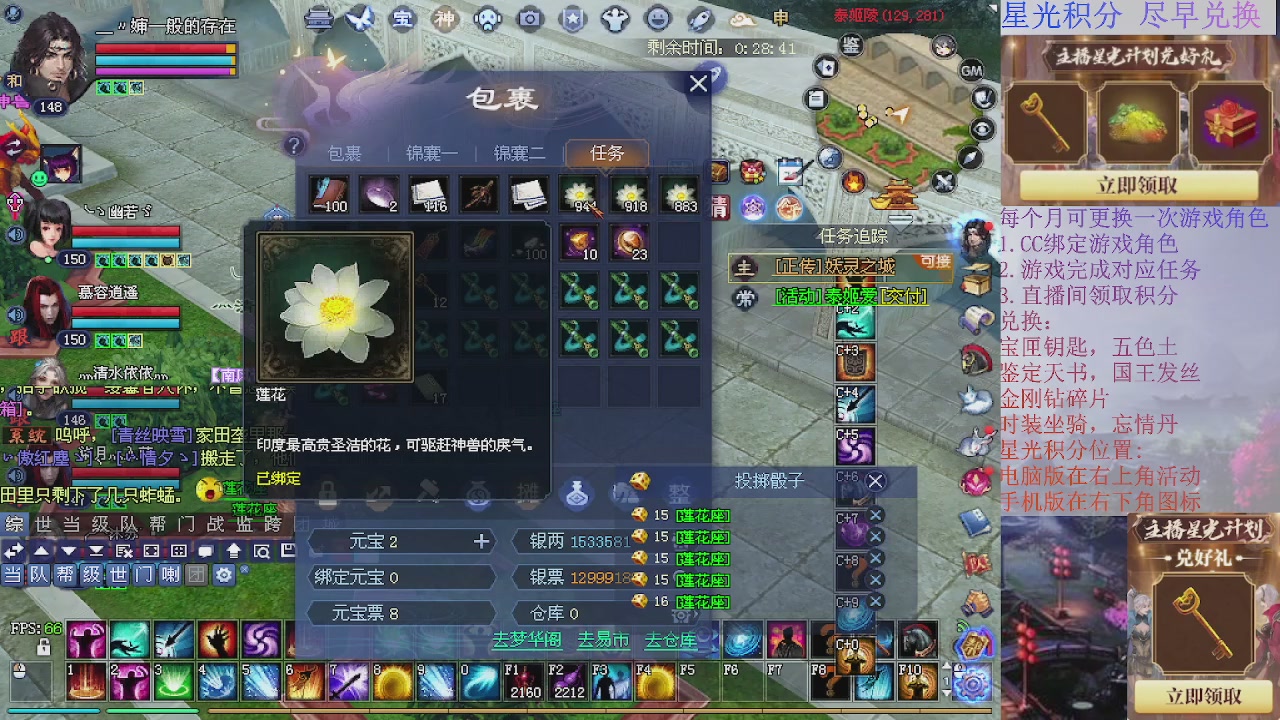This screenshot has height=720, width=1280.
Task: Click the plus stepper next to 元宝
Action: 483,541
